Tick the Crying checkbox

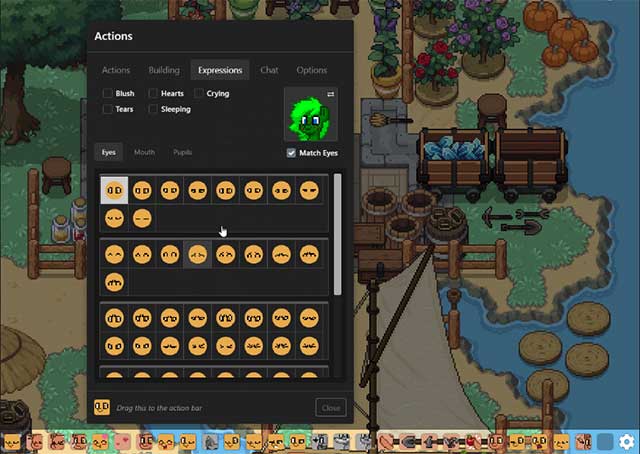point(199,94)
